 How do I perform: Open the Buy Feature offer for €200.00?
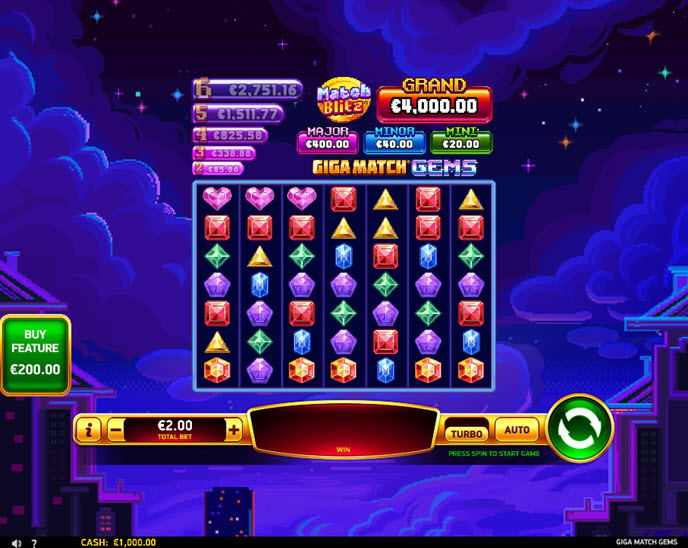(x=35, y=356)
